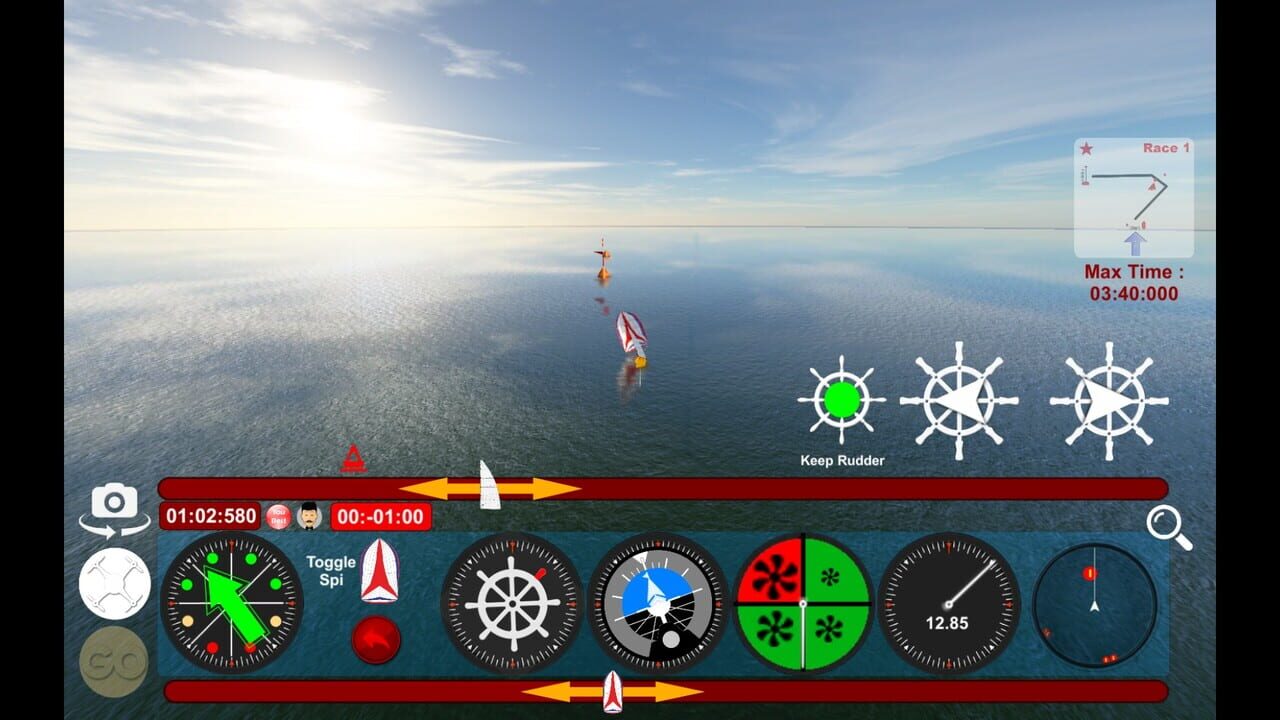Click the rudder angle gauge
This screenshot has width=1280, height=720.
(510, 603)
